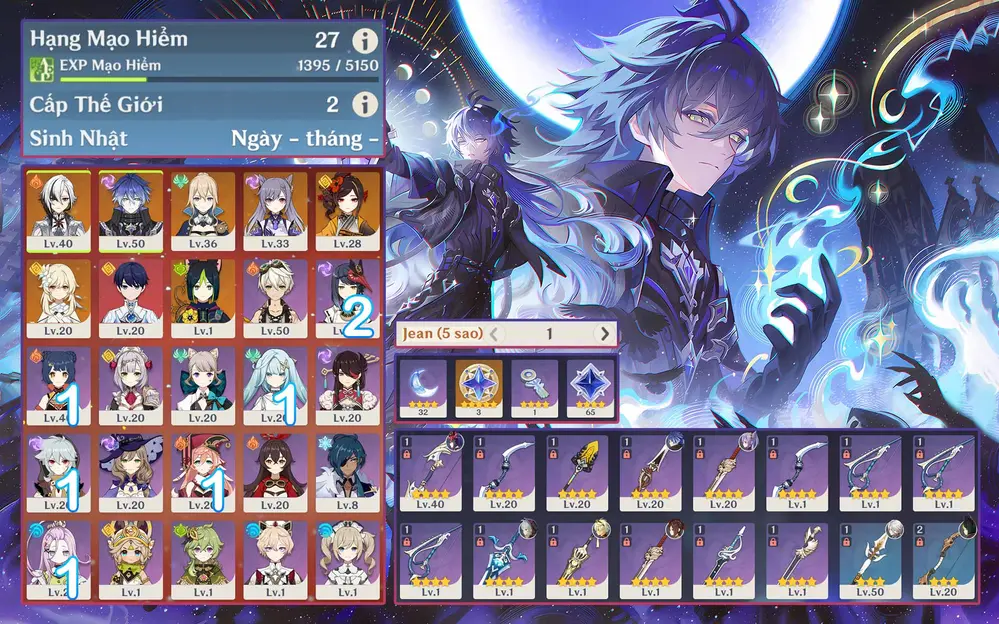The image size is (999, 624).
Task: Open the info icon beside Hạng Mạo Hiểm
Action: click(x=367, y=41)
